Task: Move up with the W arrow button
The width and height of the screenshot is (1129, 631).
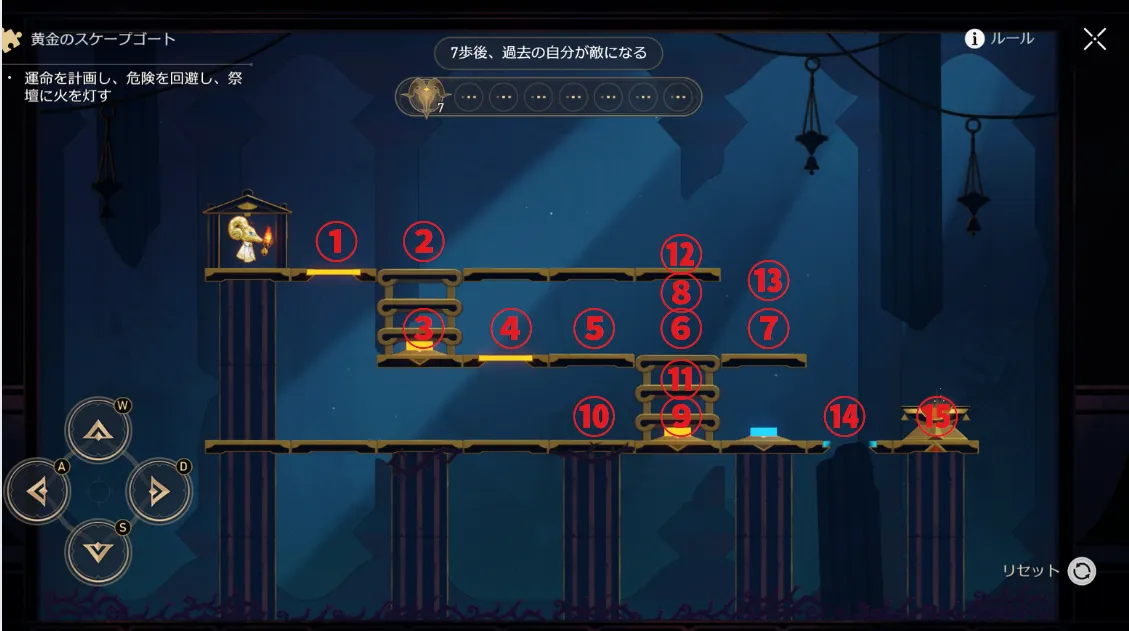Action: pyautogui.click(x=98, y=431)
